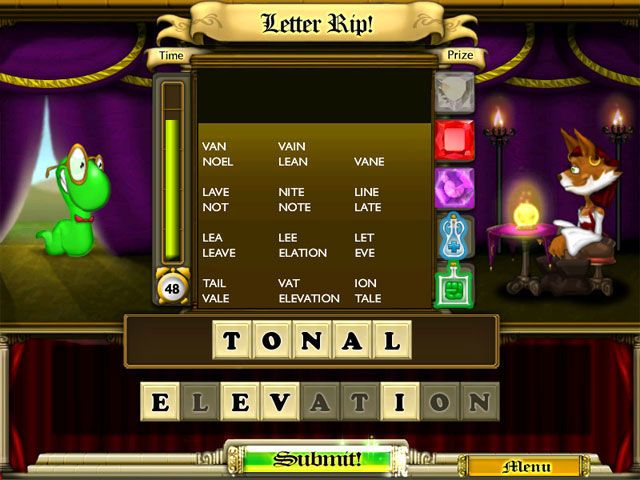
Task: Select the V tile in the letter rack
Action: pyautogui.click(x=280, y=402)
